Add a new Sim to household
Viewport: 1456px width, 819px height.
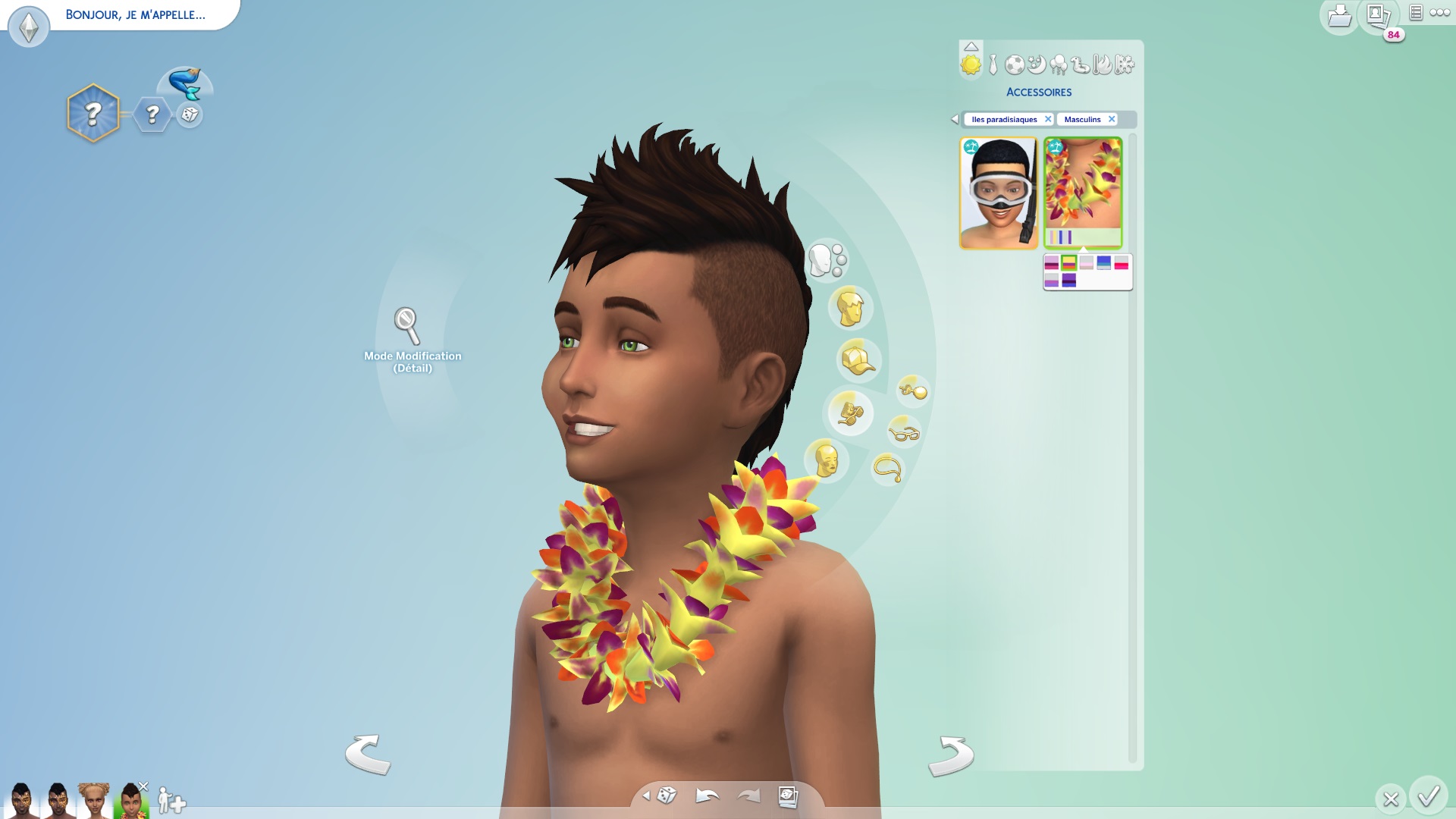(x=171, y=801)
